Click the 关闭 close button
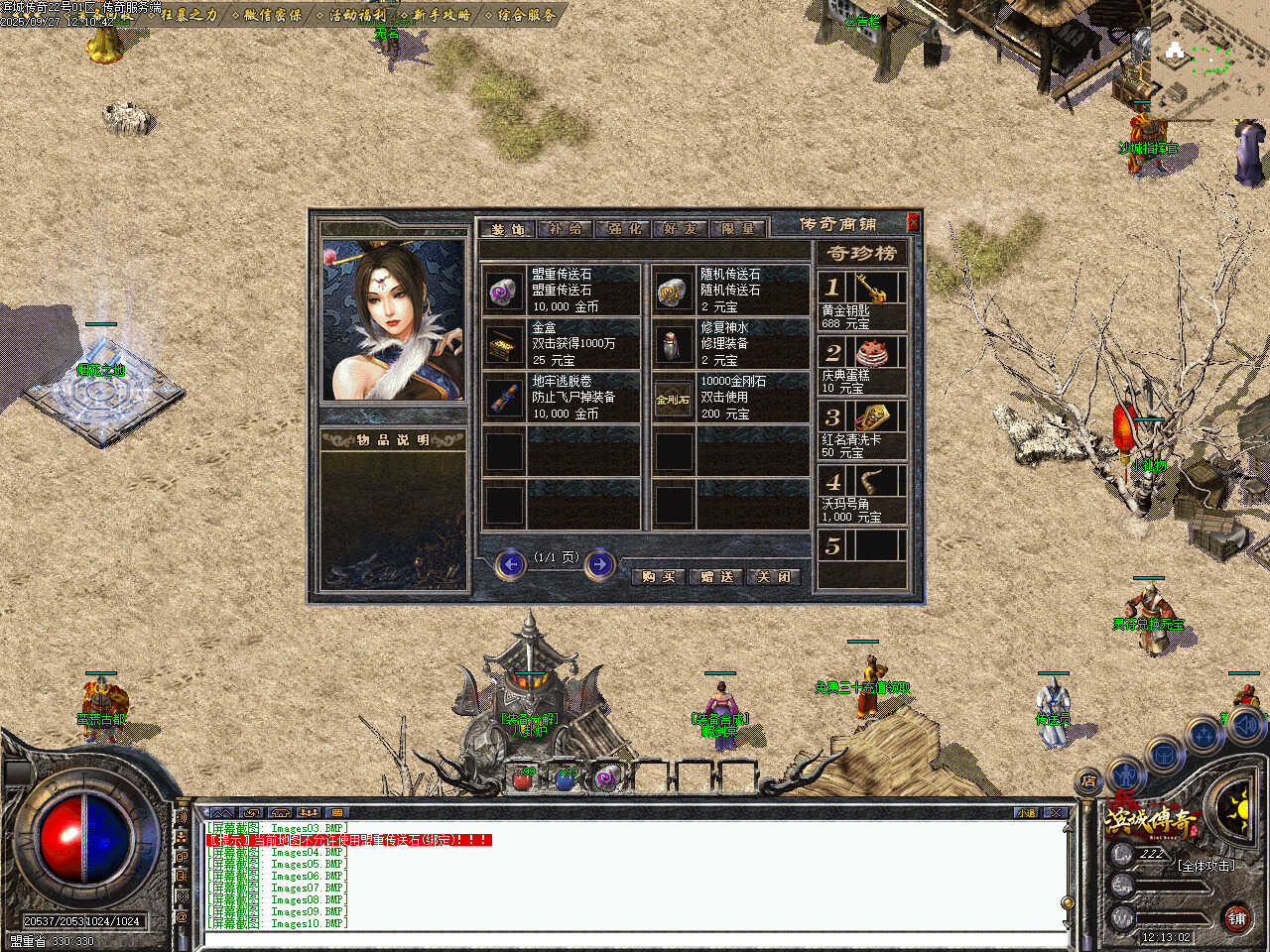 (774, 576)
